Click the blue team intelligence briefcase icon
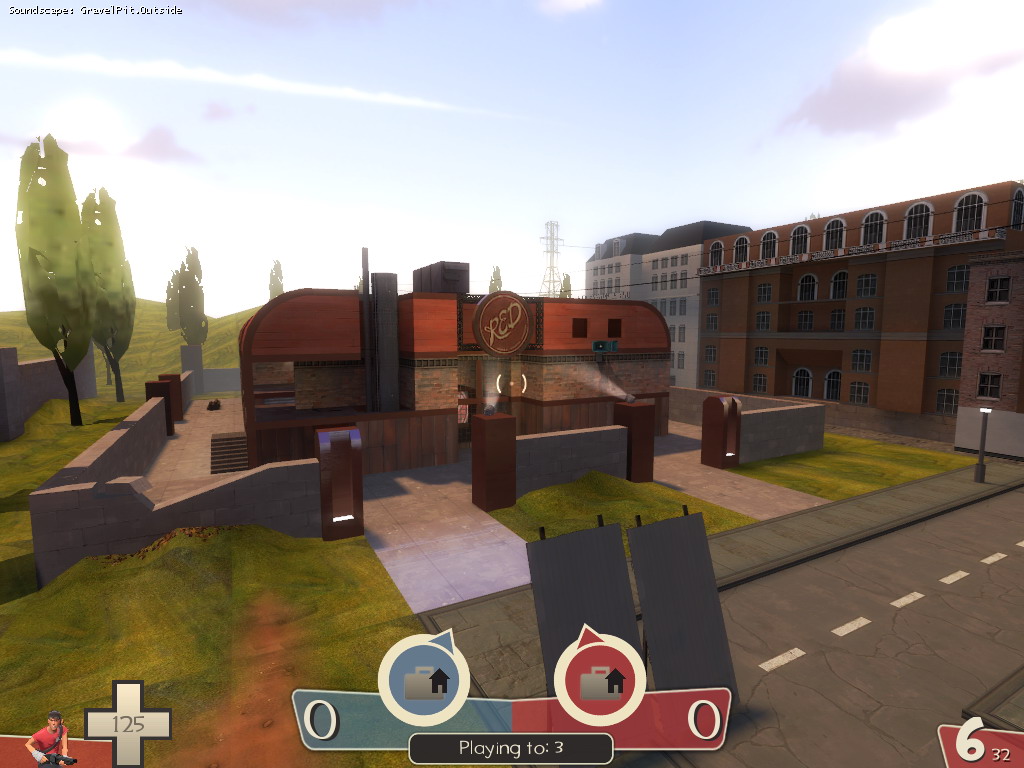 pyautogui.click(x=423, y=681)
